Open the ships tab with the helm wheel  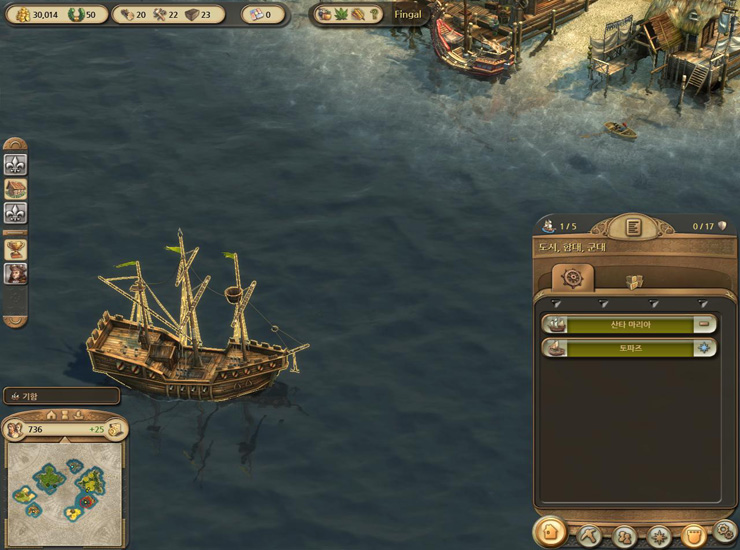point(574,278)
